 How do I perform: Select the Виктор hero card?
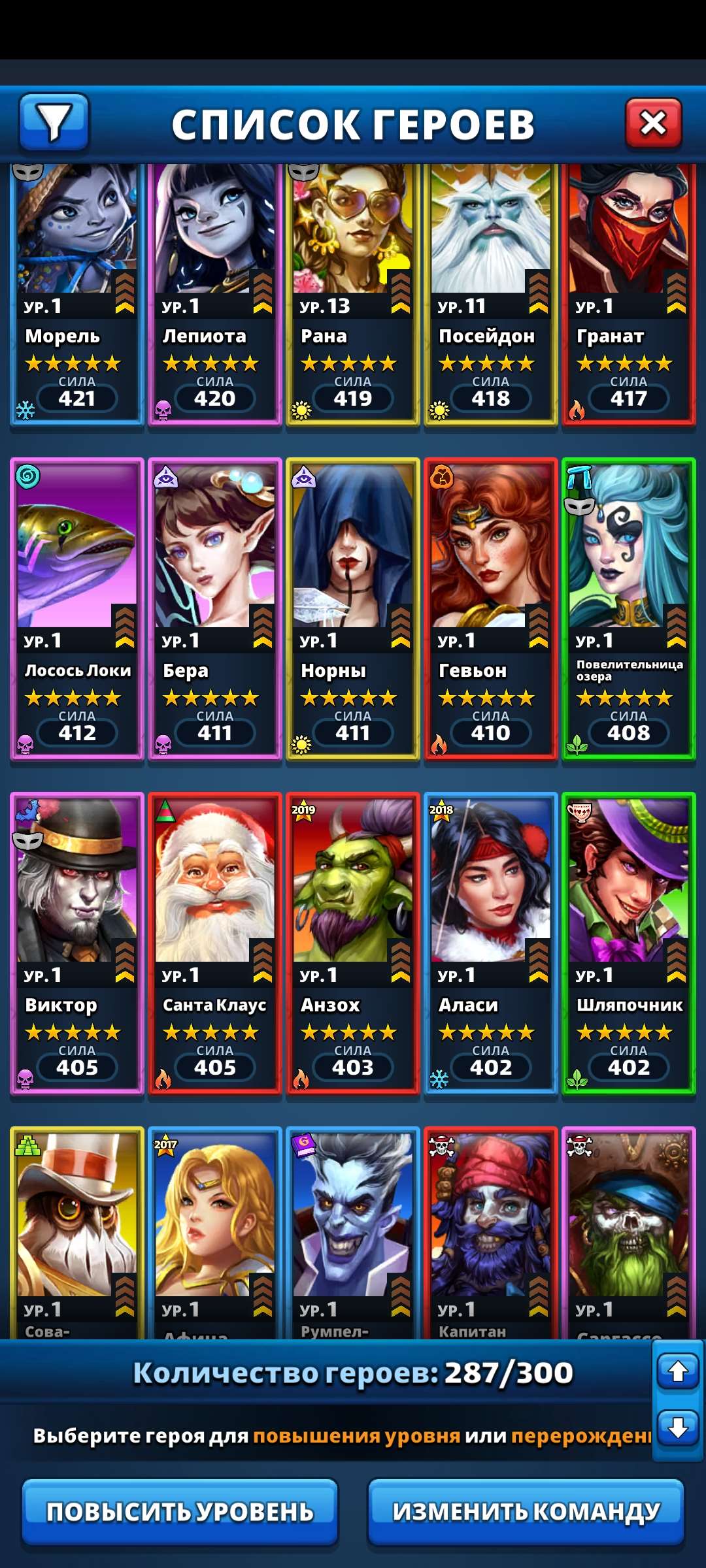[x=77, y=943]
